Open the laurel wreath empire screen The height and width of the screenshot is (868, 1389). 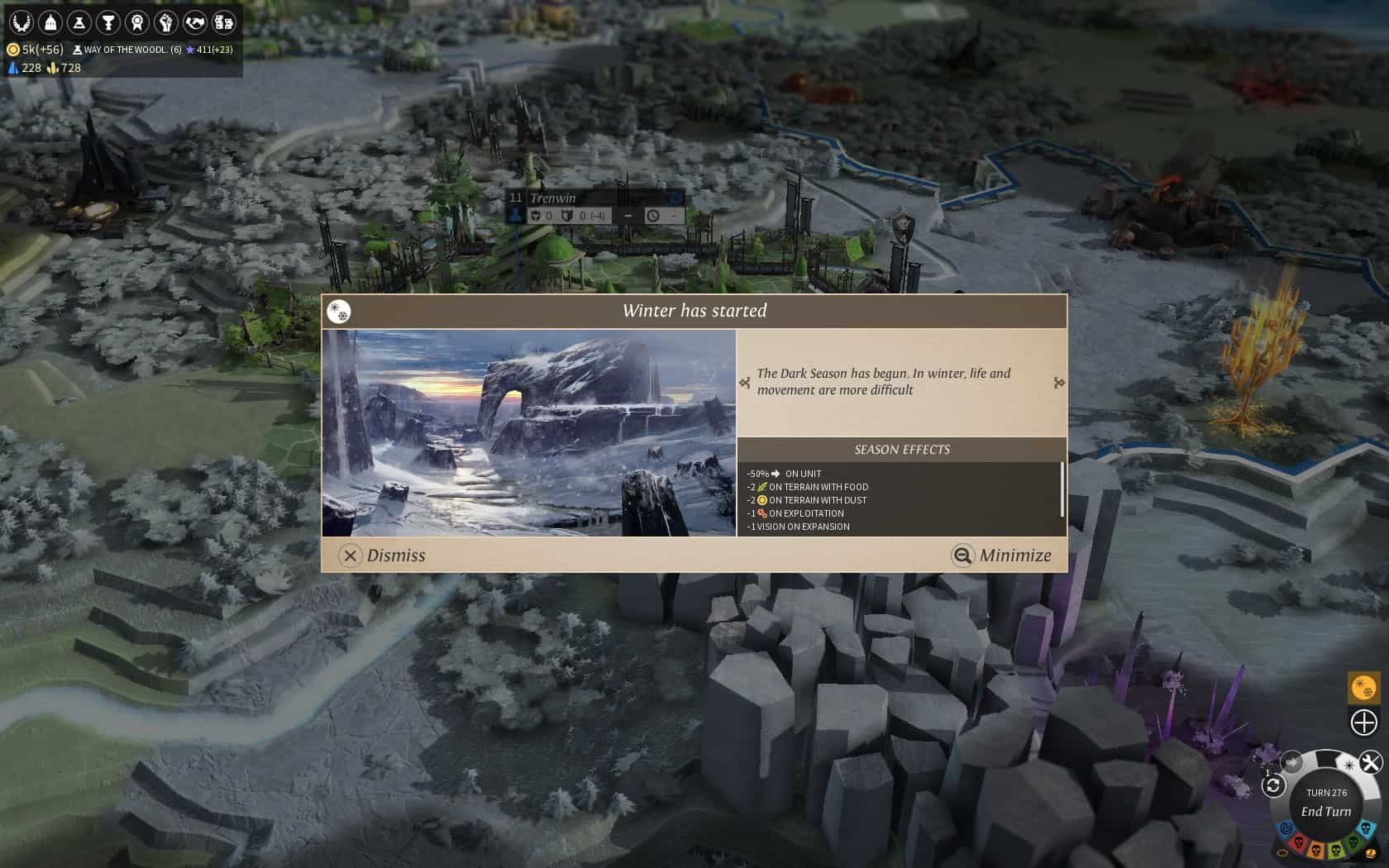21,21
